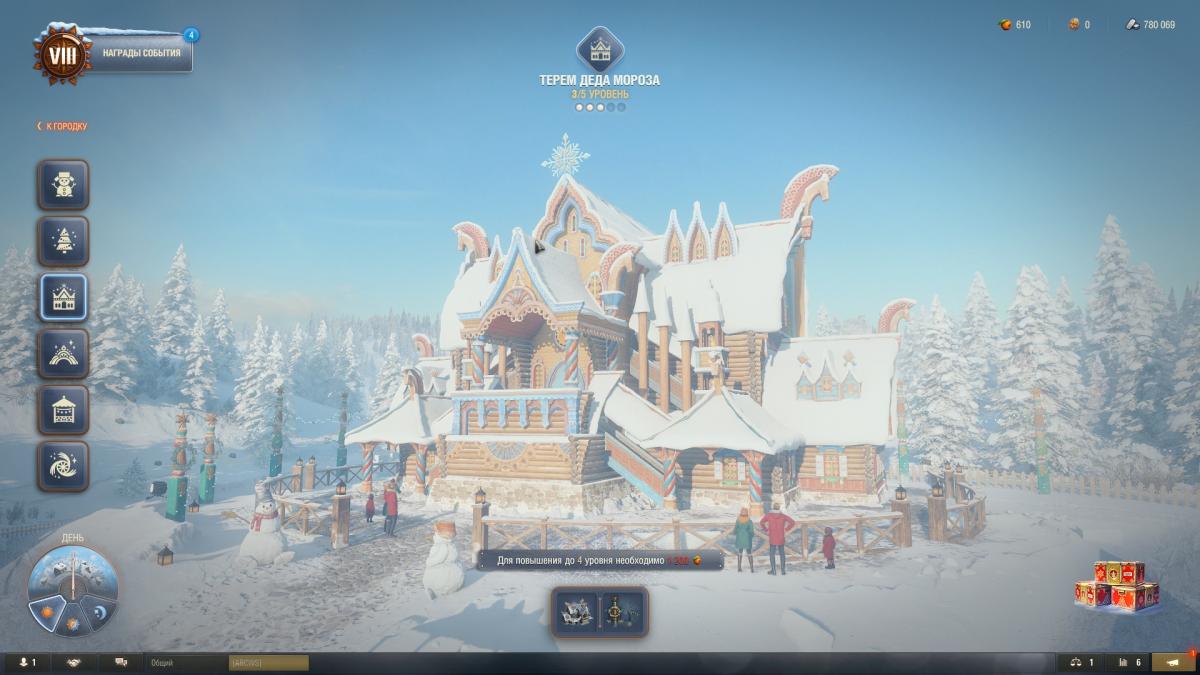Open the chat channels button
Image resolution: width=1200 pixels, height=675 pixels.
click(121, 662)
